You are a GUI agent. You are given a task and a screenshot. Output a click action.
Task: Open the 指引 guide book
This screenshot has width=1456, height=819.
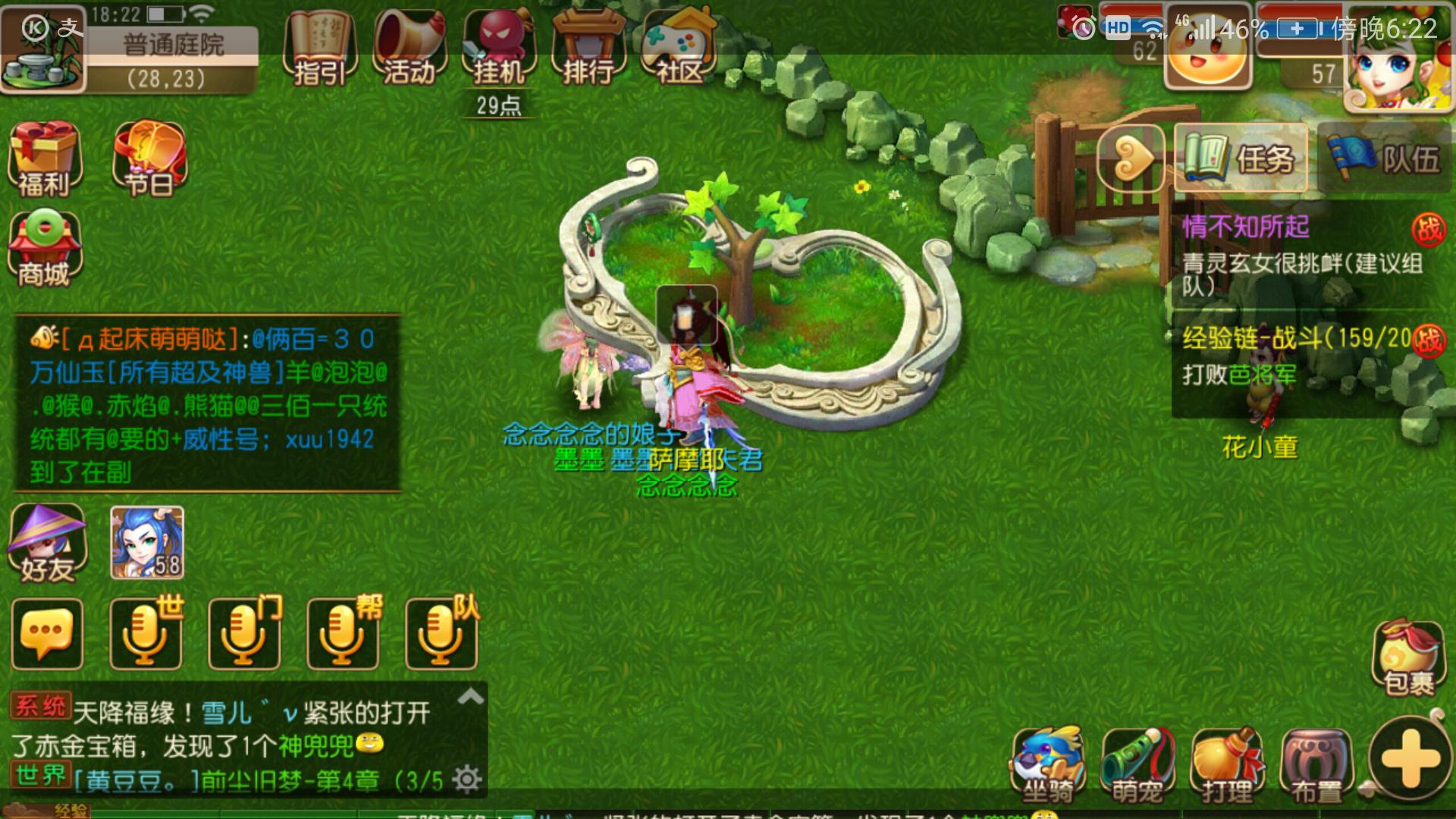coord(319,48)
